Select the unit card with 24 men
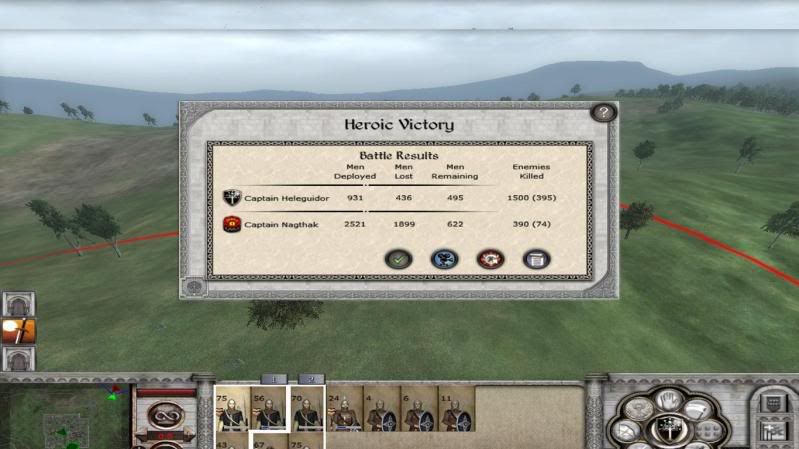Viewport: 799px width, 449px height. [x=344, y=410]
